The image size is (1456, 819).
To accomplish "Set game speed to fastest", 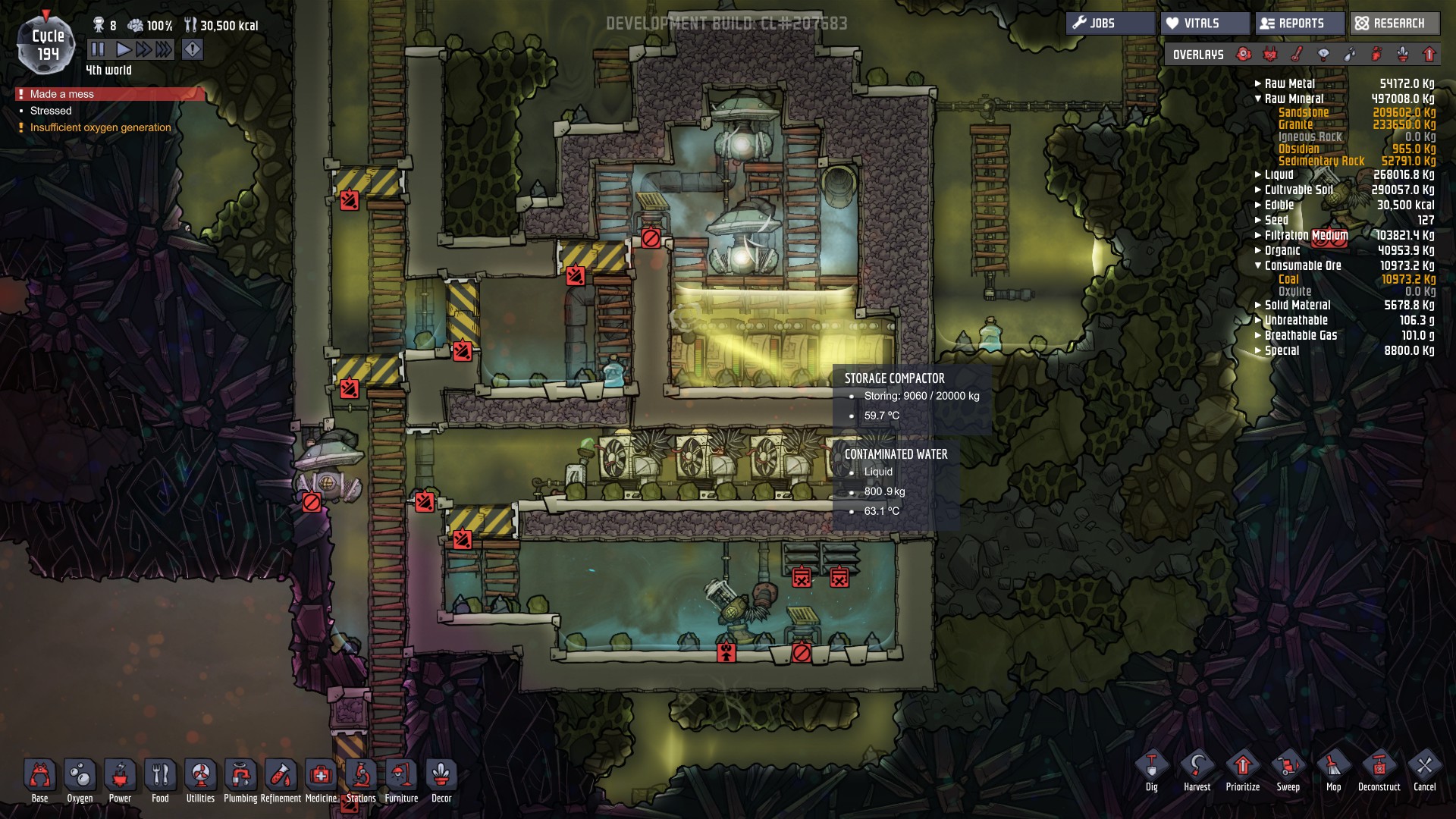I will [164, 50].
